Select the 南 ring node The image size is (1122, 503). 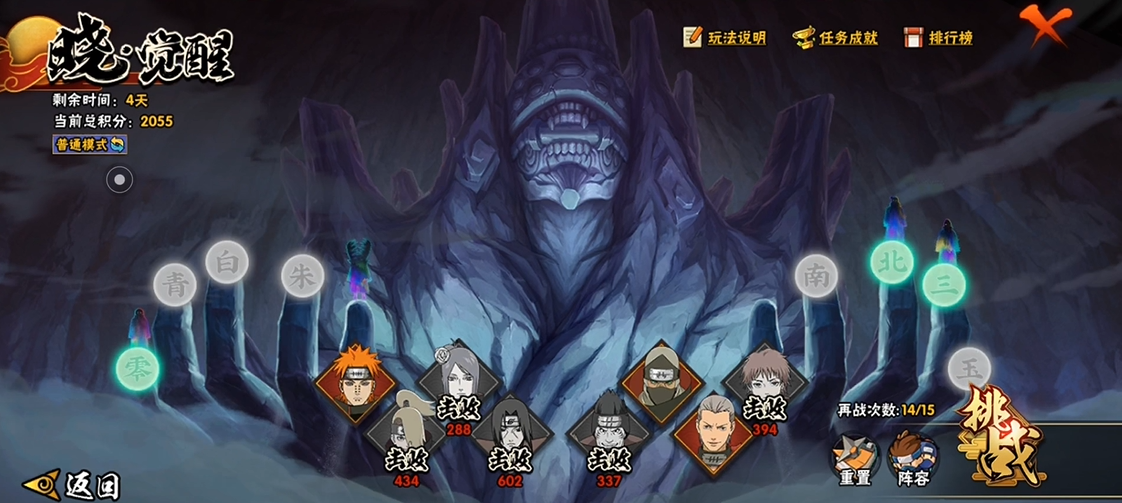tap(817, 275)
